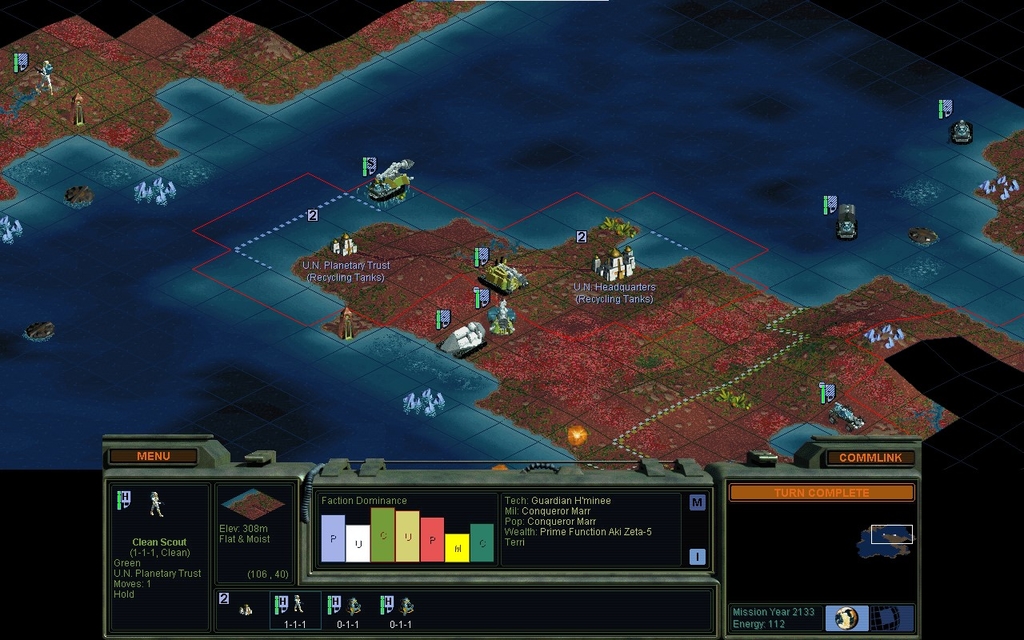Select the base icon in unit stack

245,609
